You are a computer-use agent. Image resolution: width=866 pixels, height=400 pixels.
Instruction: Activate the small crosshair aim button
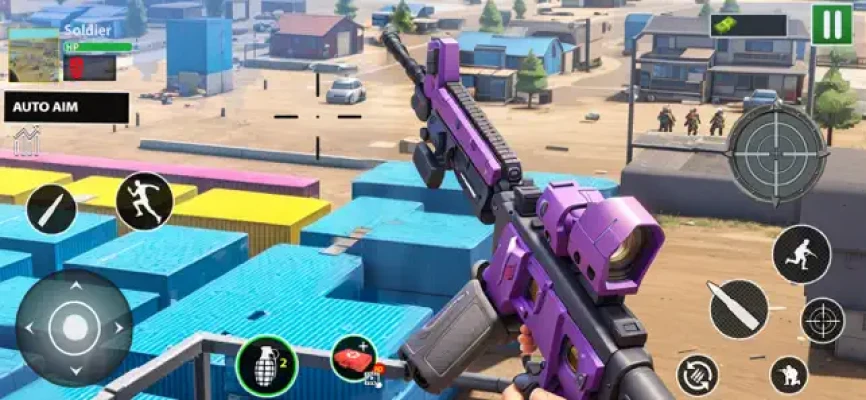[823, 320]
